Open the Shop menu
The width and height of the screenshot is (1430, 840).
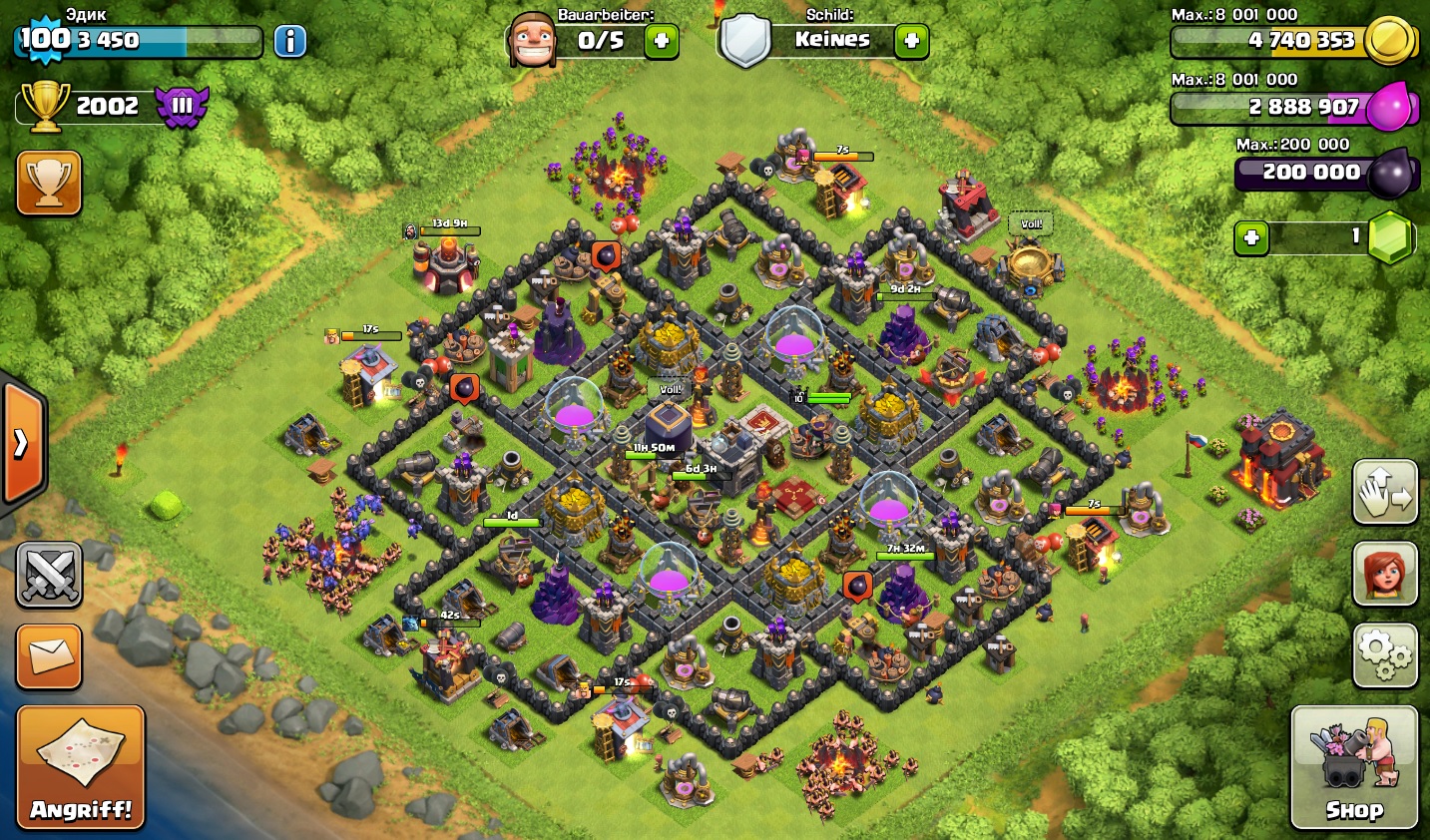[x=1353, y=766]
